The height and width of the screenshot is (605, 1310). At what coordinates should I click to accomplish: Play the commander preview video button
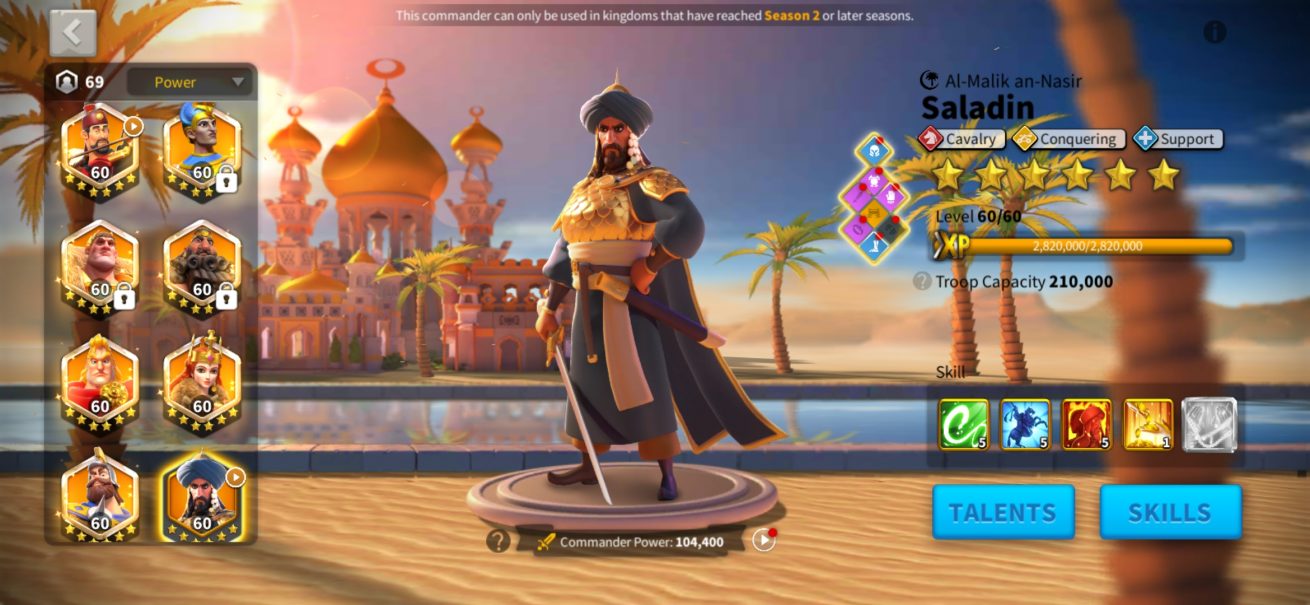764,540
